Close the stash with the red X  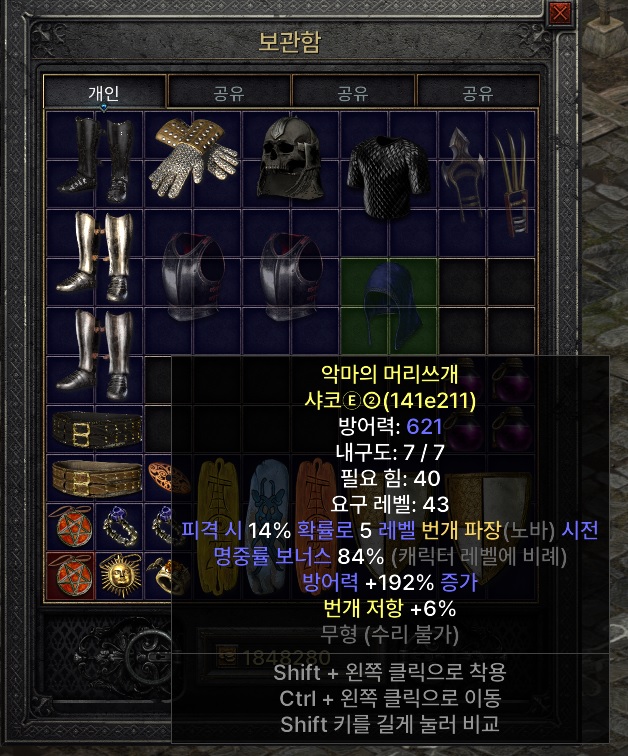(561, 13)
